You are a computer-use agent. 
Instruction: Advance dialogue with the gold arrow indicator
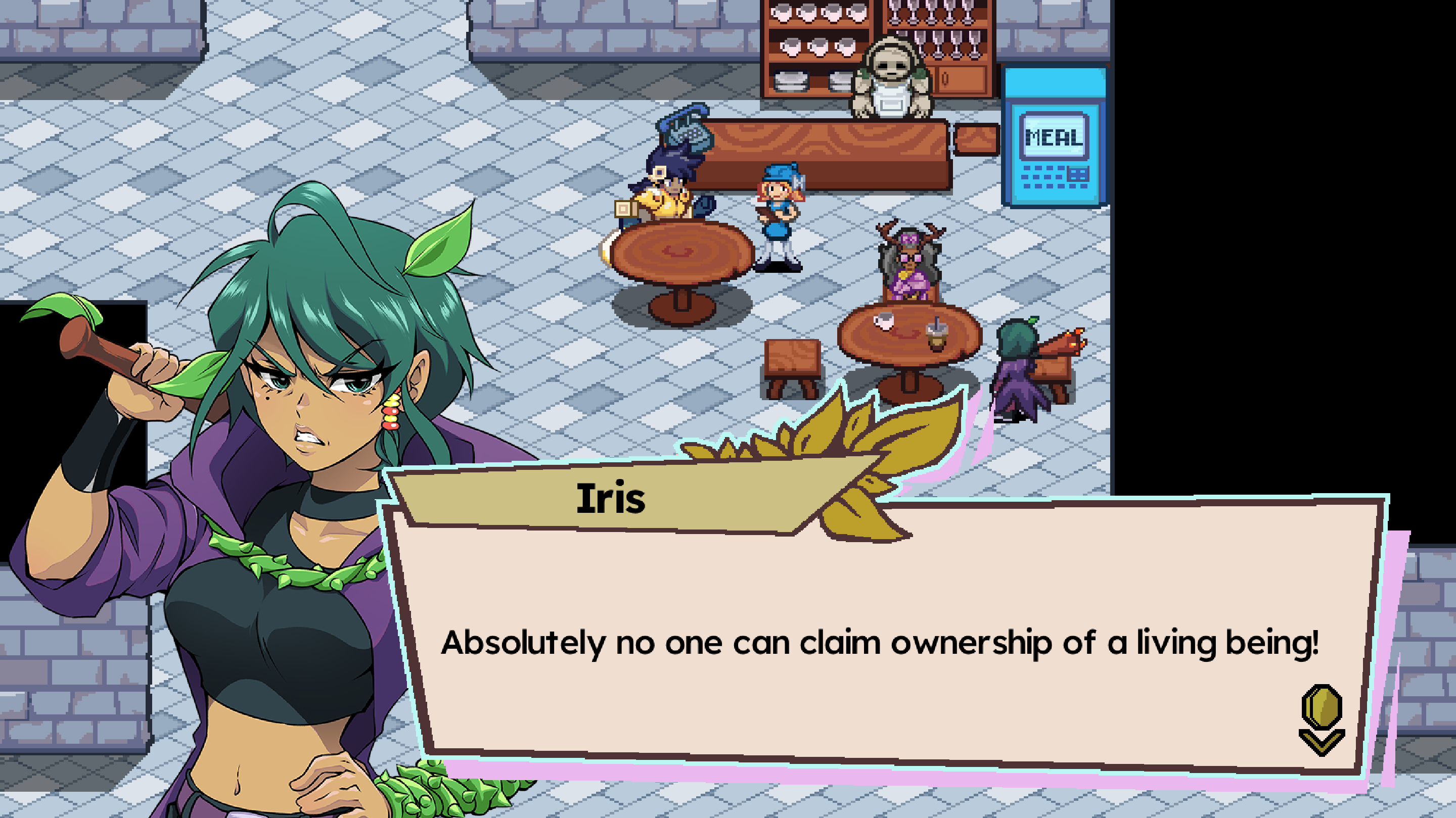coord(1322,720)
